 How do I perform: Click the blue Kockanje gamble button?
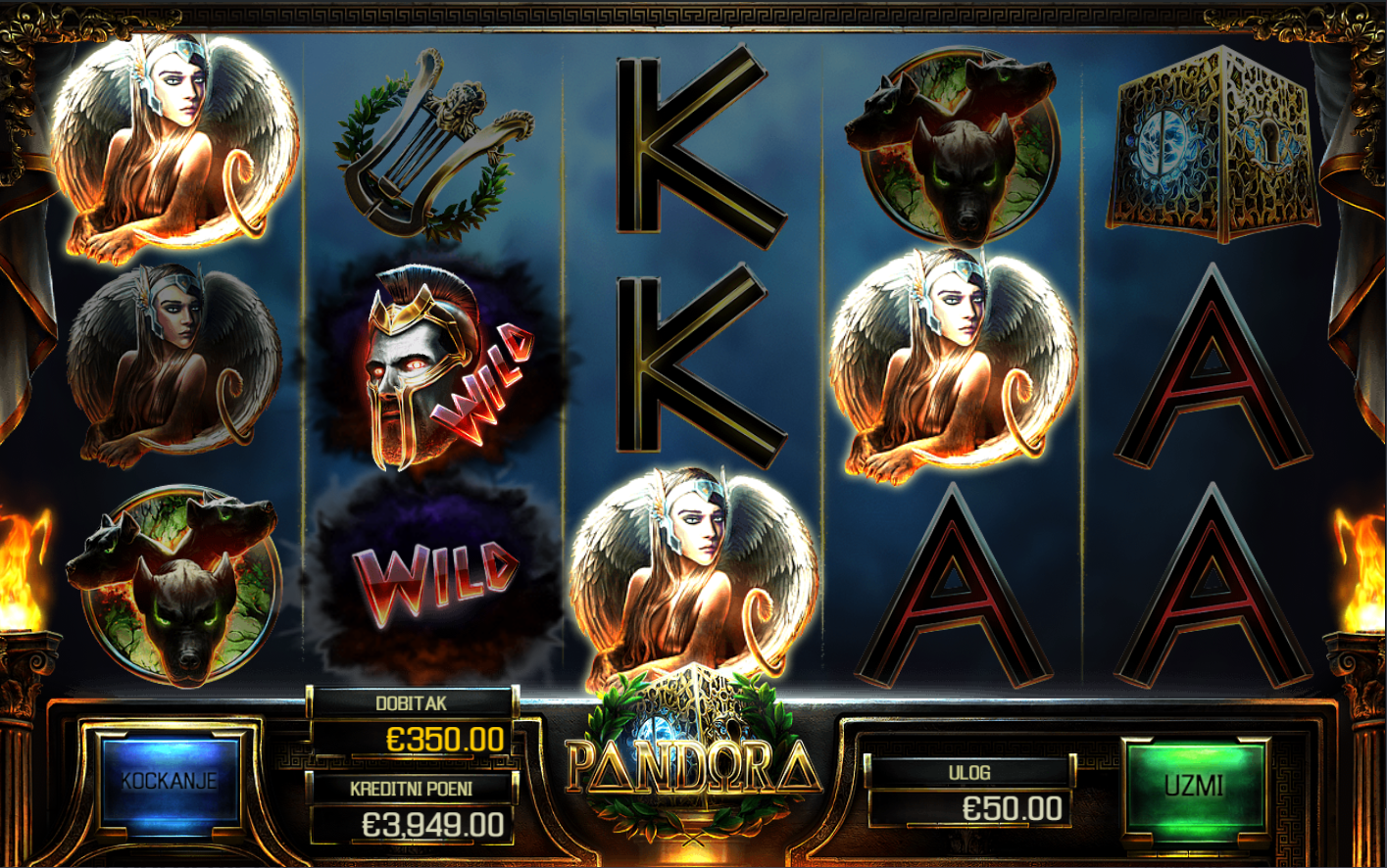tap(170, 782)
